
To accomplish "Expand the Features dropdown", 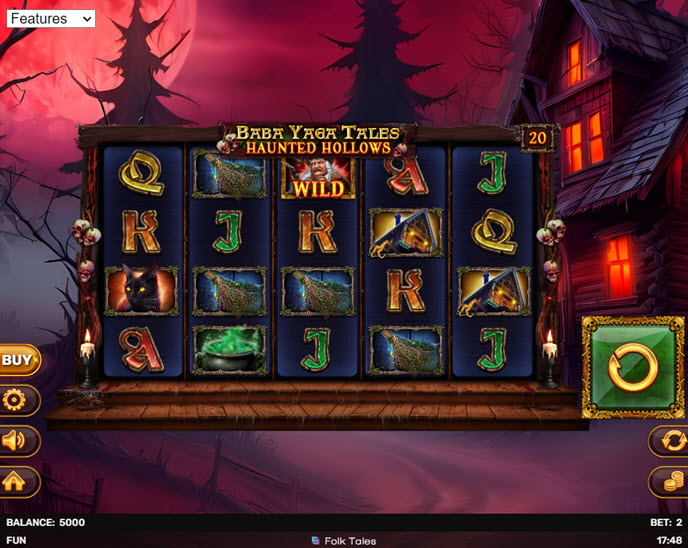I will coord(50,18).
